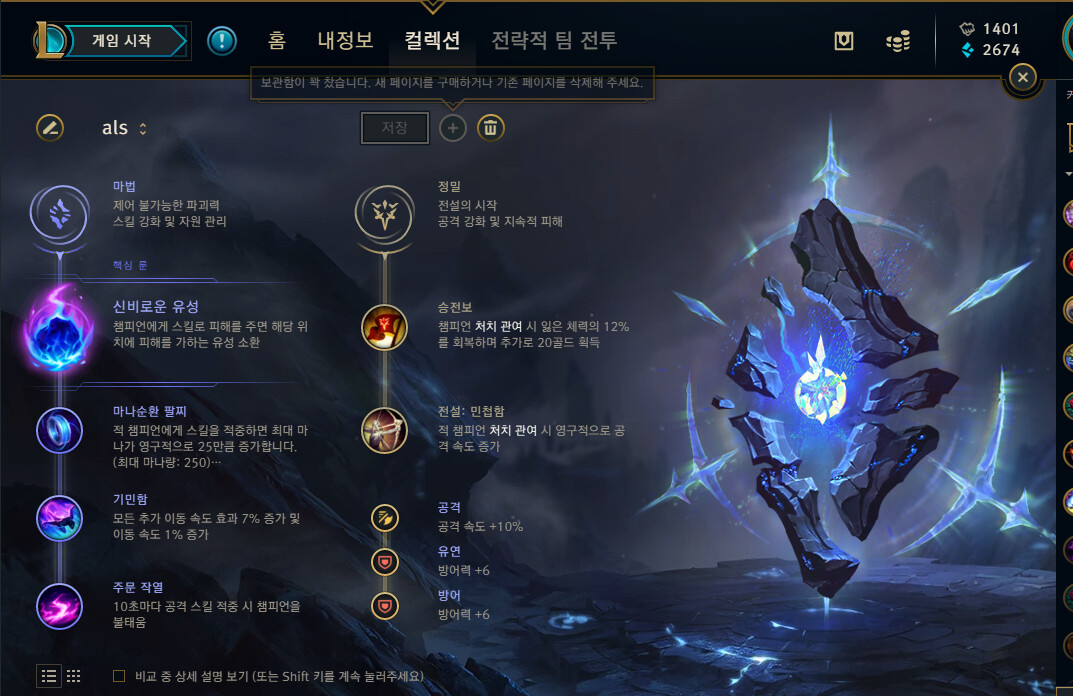Rename rune page with the pencil icon
The image size is (1073, 696).
tap(50, 128)
